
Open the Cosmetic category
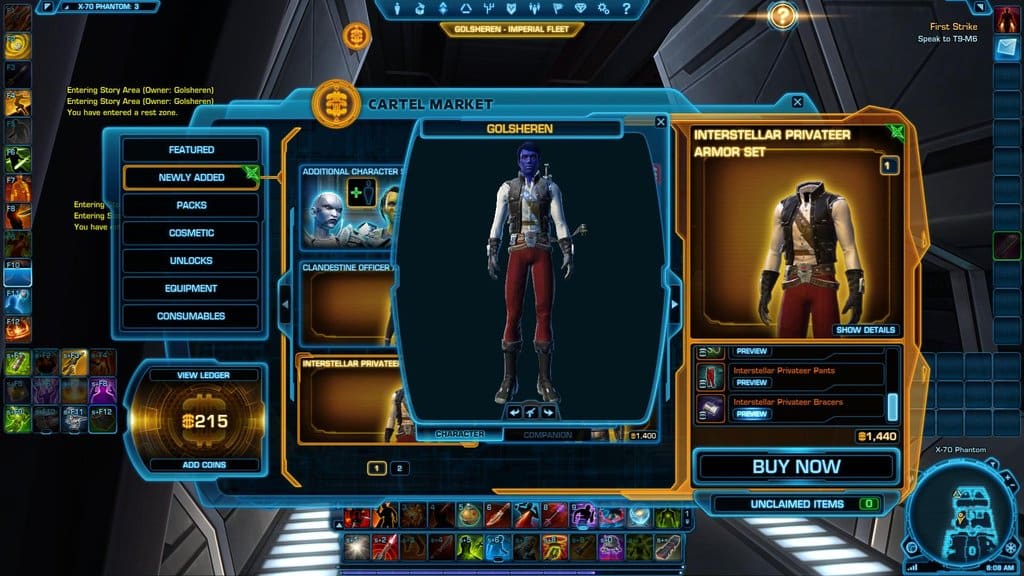click(191, 233)
